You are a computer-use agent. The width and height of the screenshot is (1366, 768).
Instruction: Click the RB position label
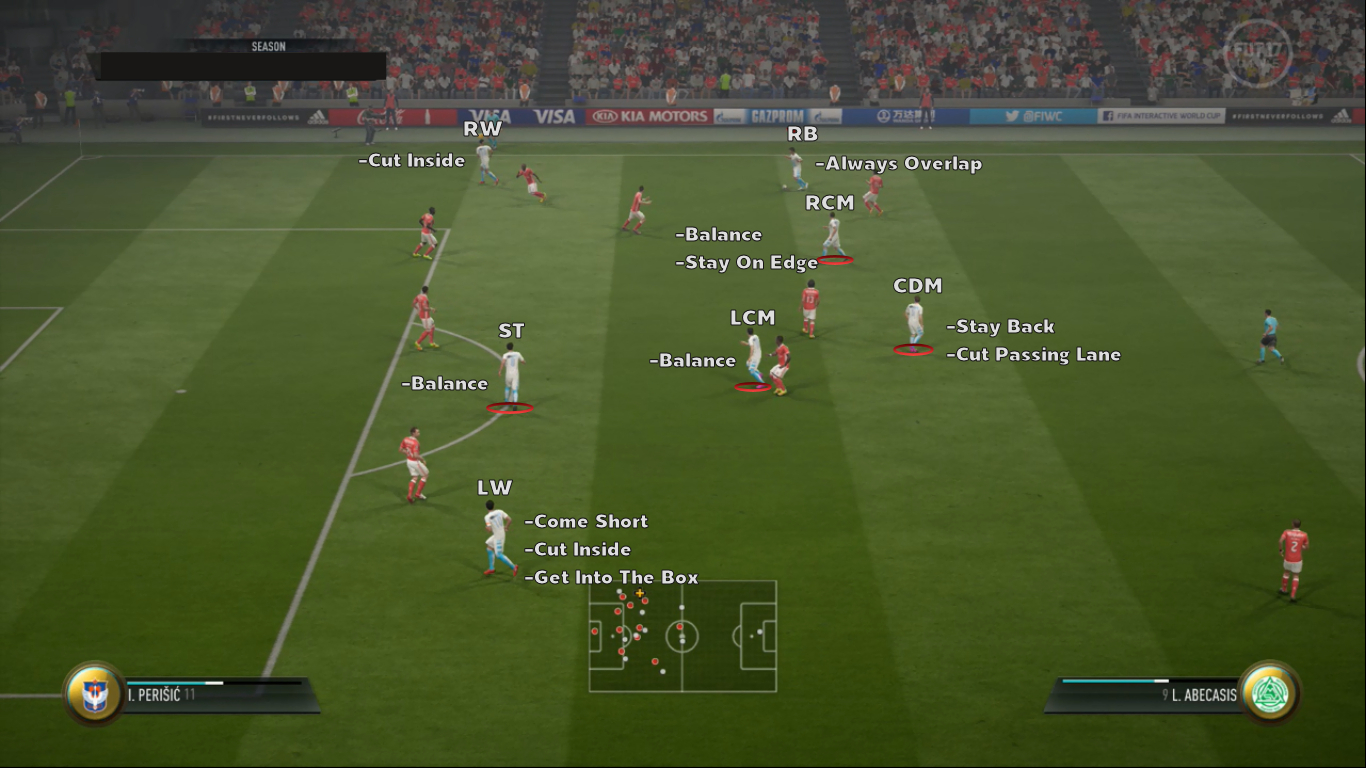(x=804, y=132)
